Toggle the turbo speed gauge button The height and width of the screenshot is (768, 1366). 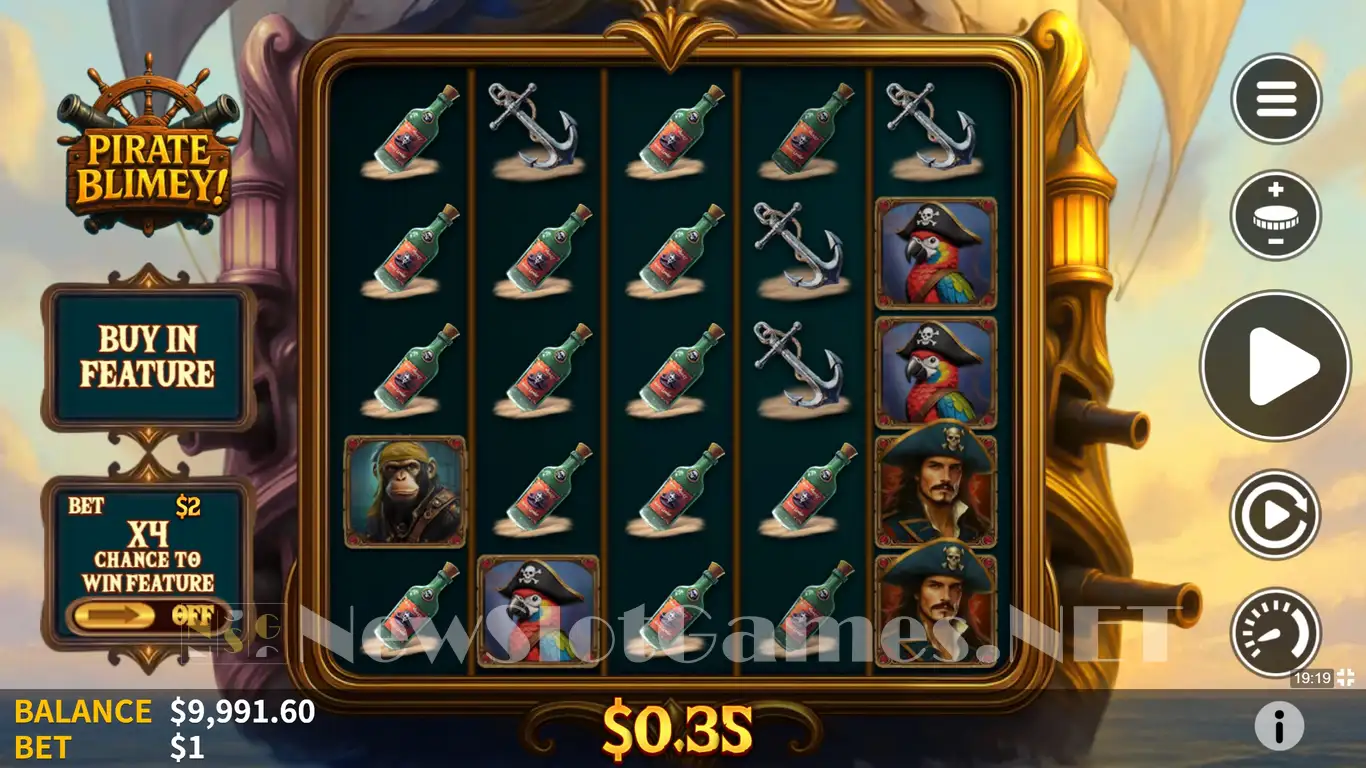pos(1275,632)
